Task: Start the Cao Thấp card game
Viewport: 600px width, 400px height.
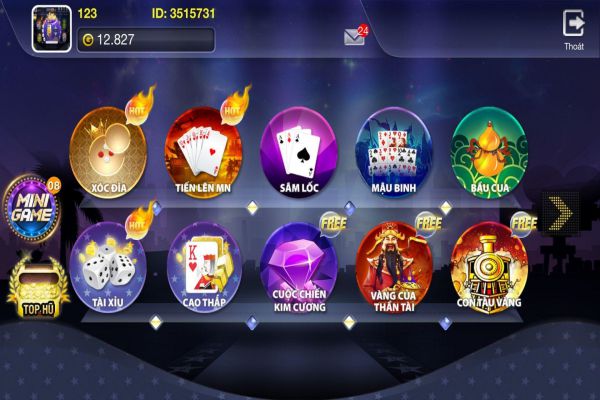Action: [x=204, y=262]
